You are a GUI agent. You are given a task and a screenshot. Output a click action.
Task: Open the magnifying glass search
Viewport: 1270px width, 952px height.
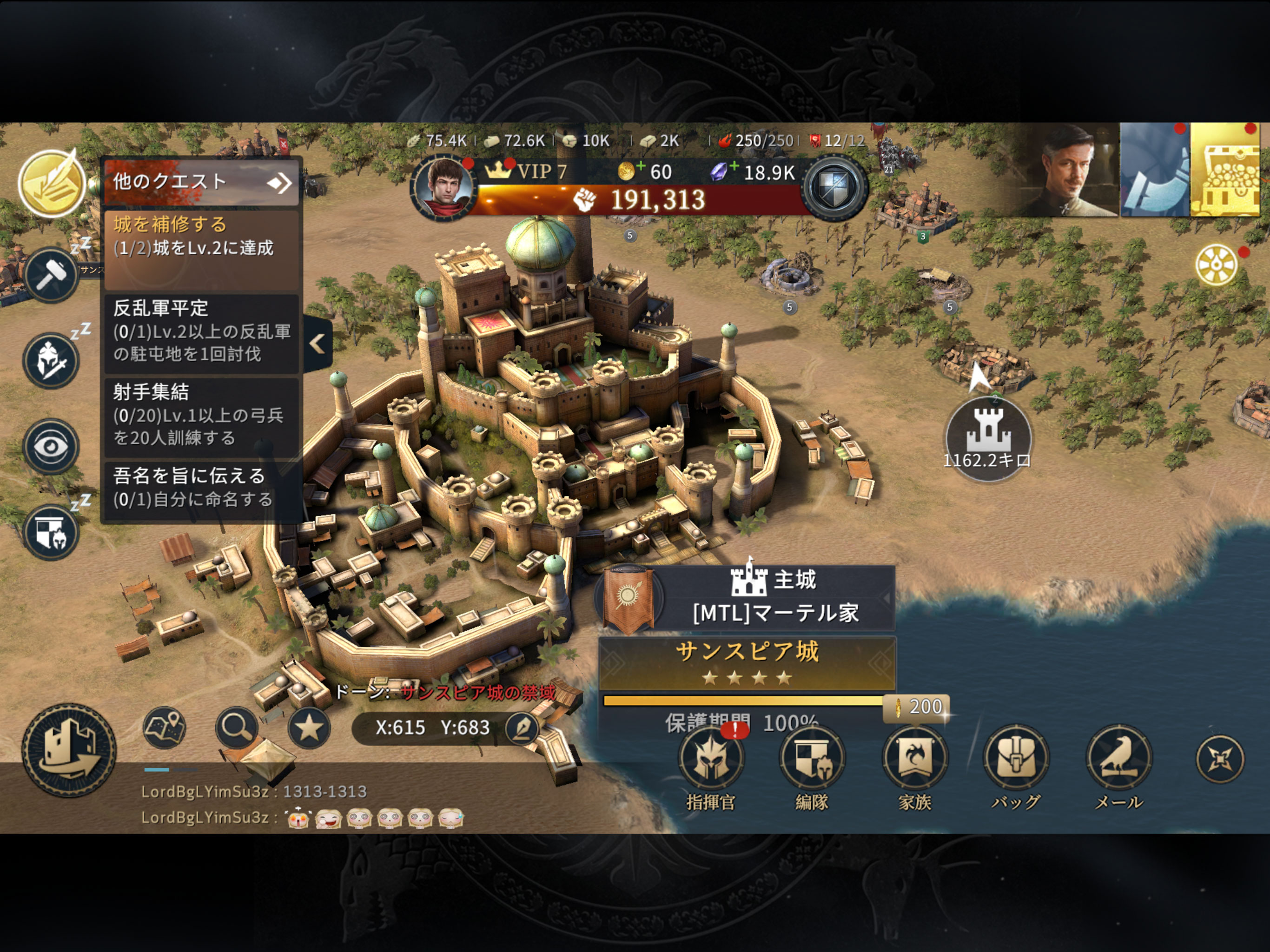point(237,727)
